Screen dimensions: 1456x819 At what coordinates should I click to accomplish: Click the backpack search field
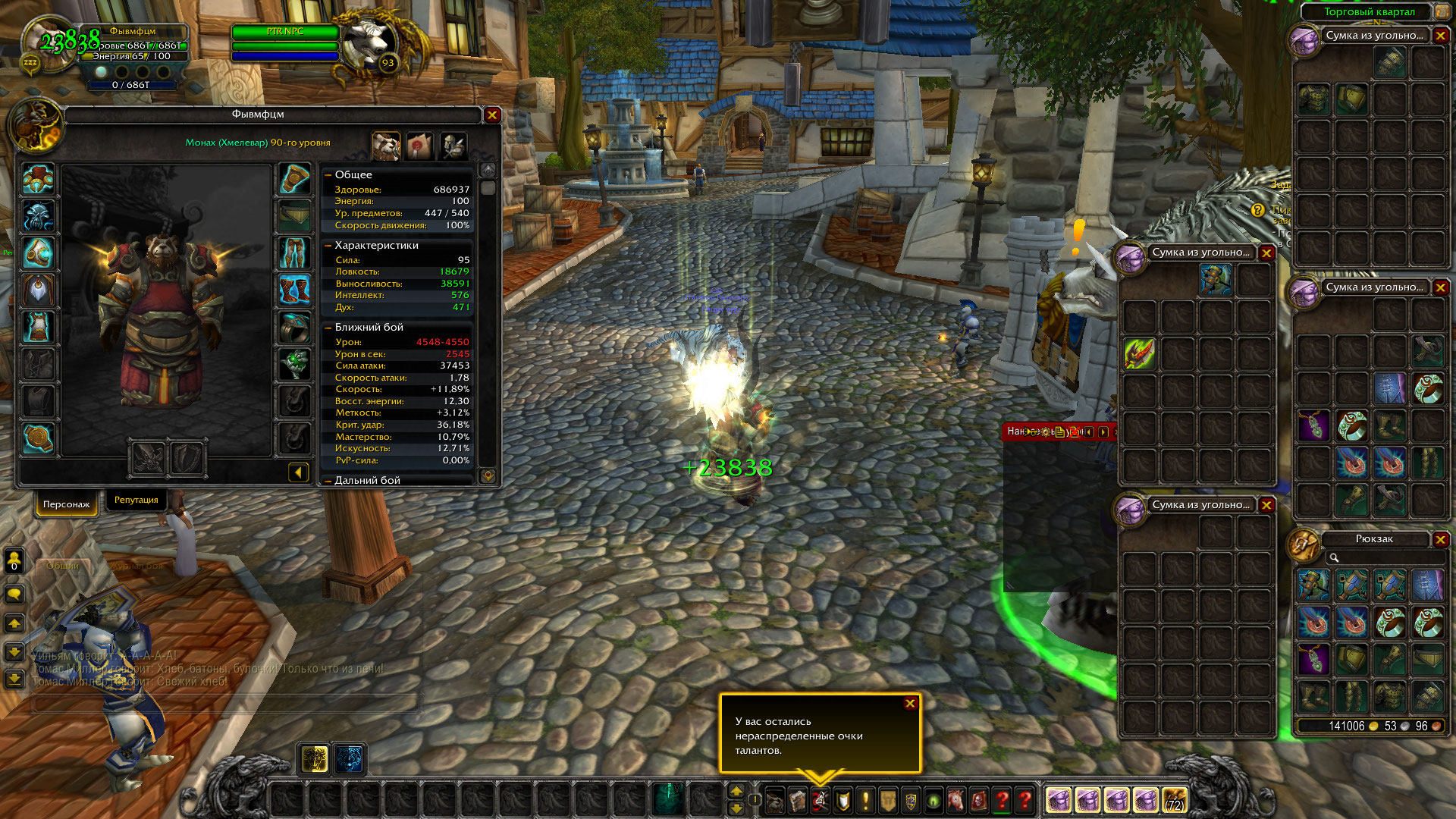point(1384,558)
